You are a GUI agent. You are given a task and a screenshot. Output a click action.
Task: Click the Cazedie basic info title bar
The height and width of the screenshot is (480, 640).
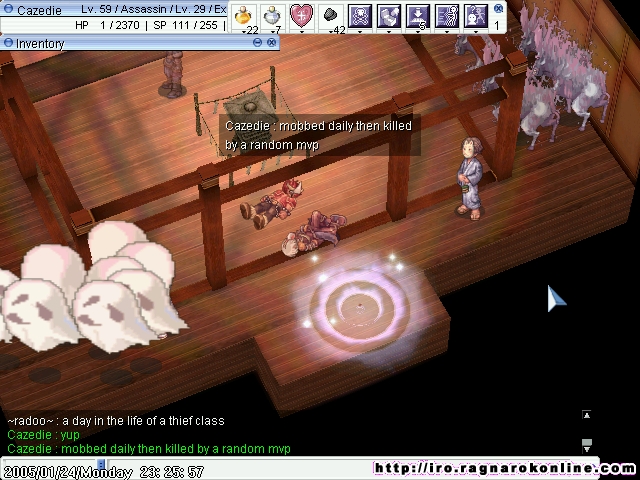120,9
